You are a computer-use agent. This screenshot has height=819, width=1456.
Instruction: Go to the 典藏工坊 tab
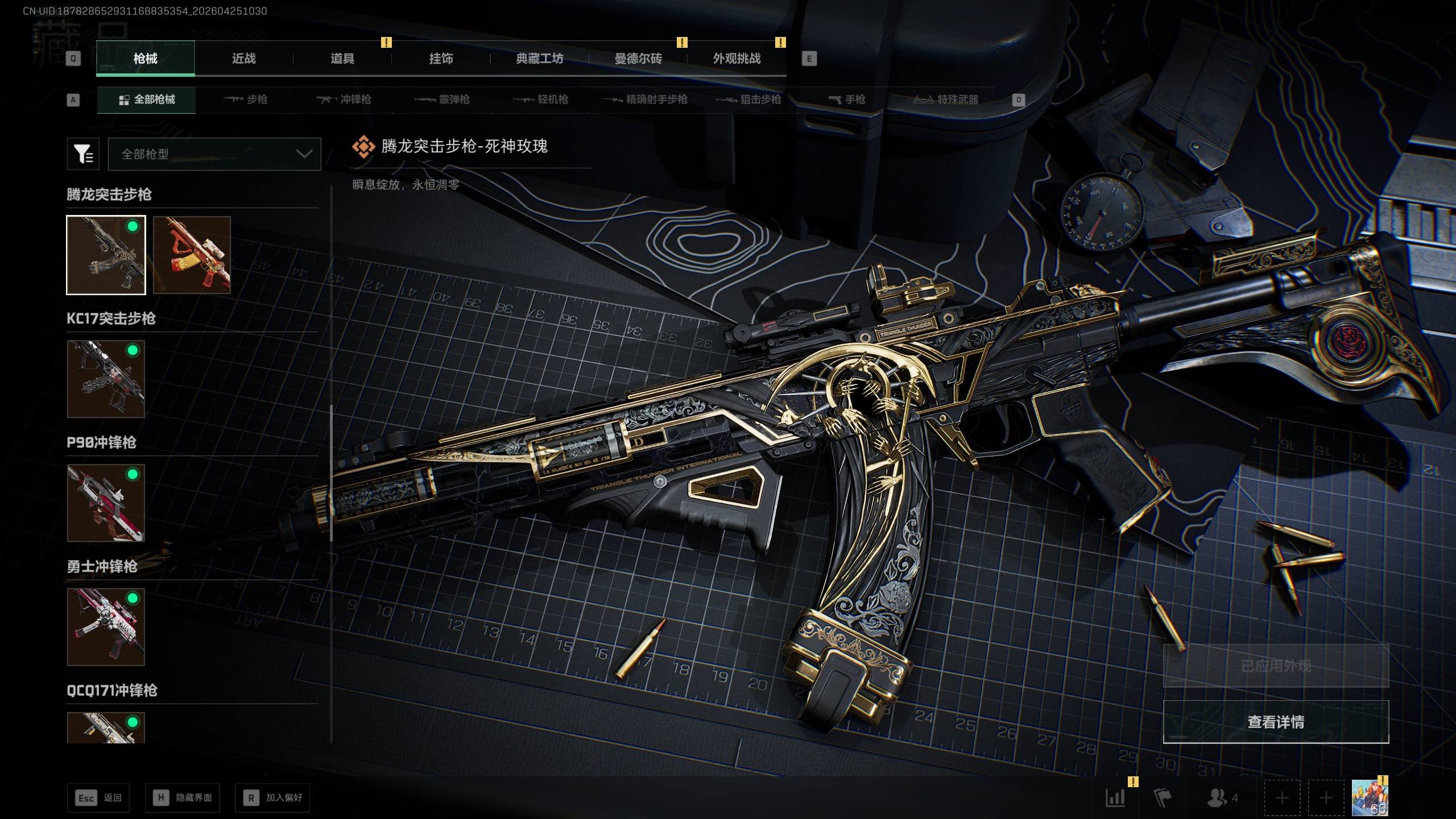pos(539,59)
